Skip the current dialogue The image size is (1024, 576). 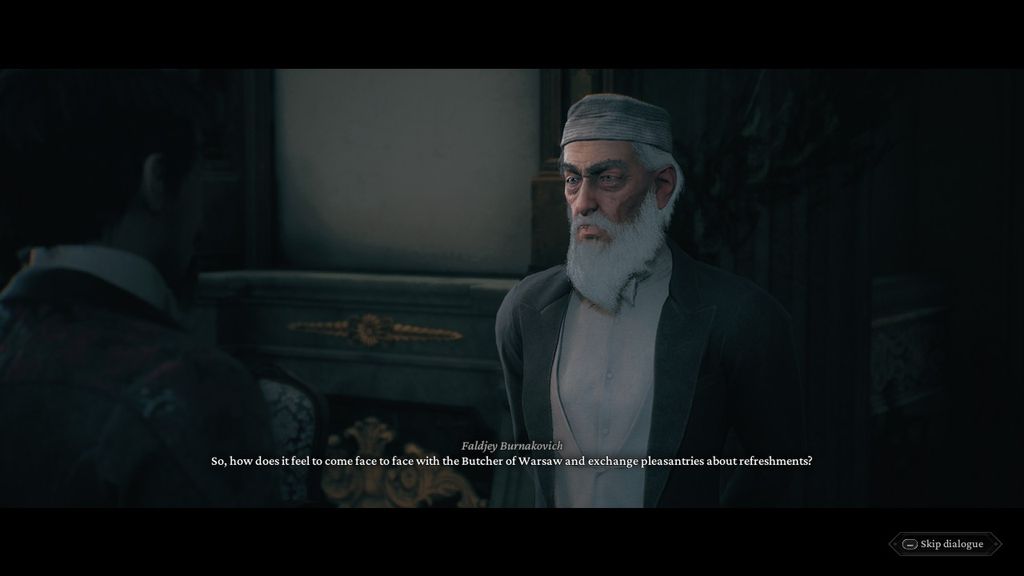click(943, 544)
